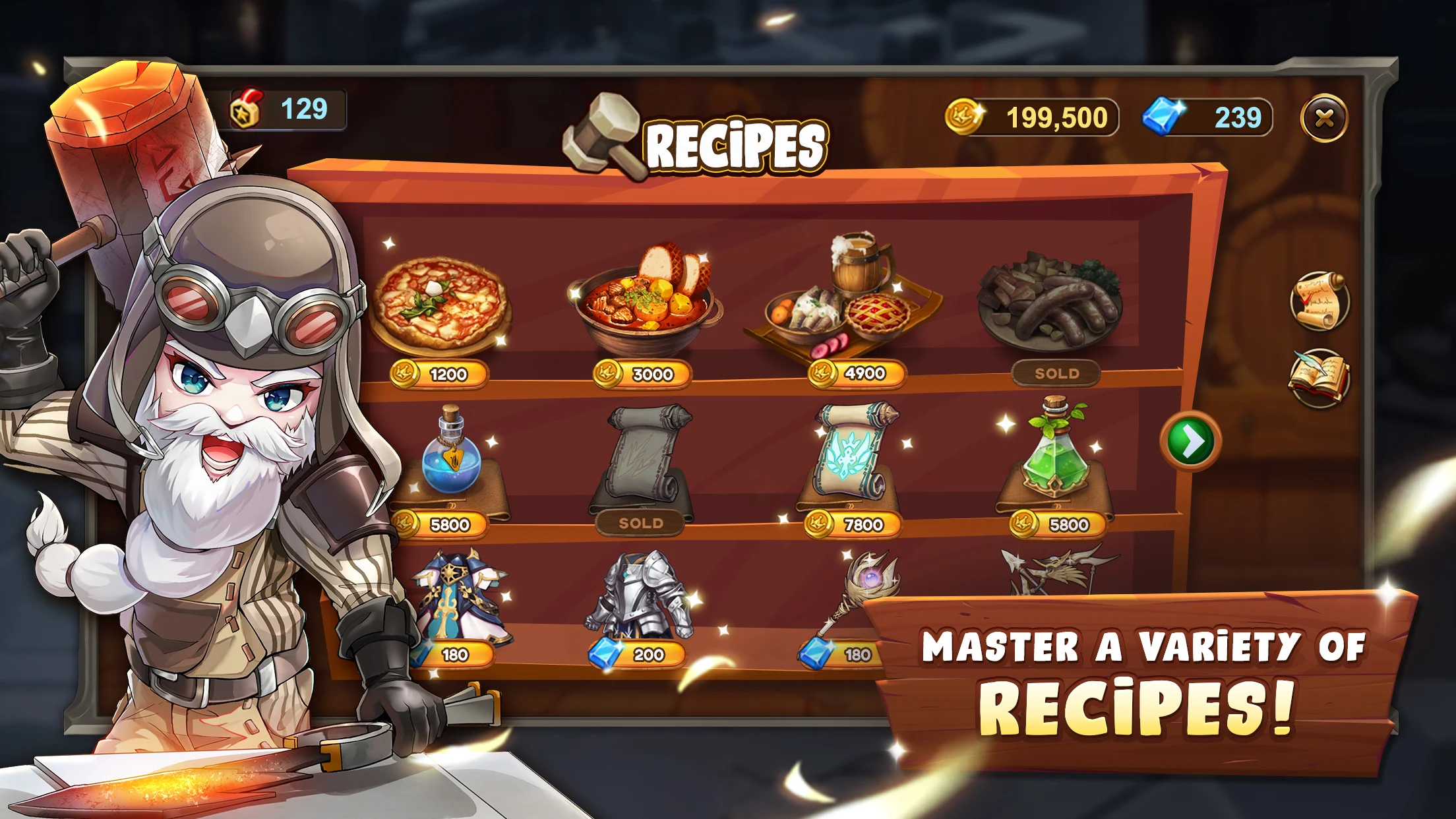Purchase the glowing scroll for 7800 gold
This screenshot has height=819, width=1456.
coord(853,524)
